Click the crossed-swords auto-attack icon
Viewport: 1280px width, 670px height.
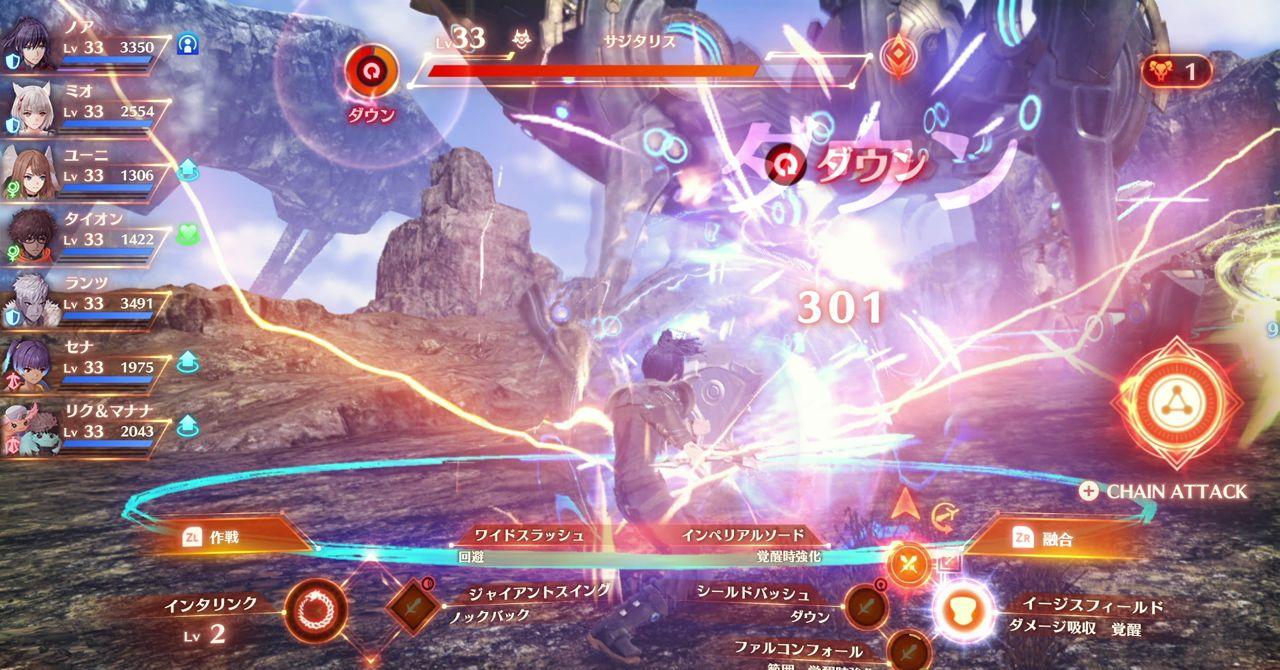click(x=909, y=565)
